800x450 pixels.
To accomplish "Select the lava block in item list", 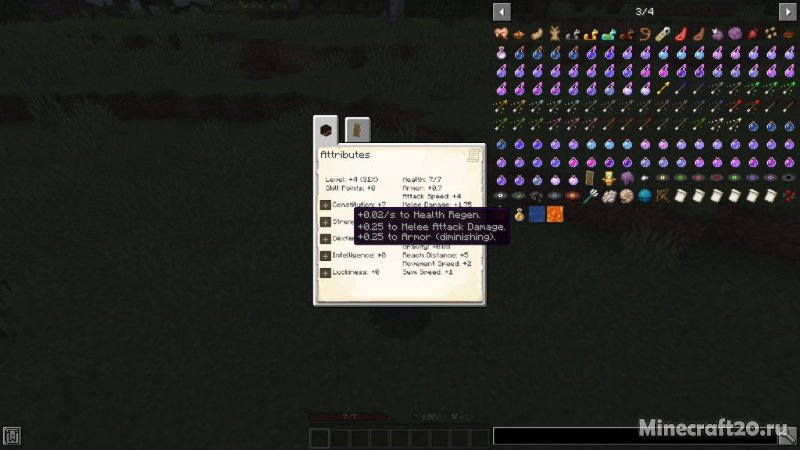I will (x=555, y=214).
